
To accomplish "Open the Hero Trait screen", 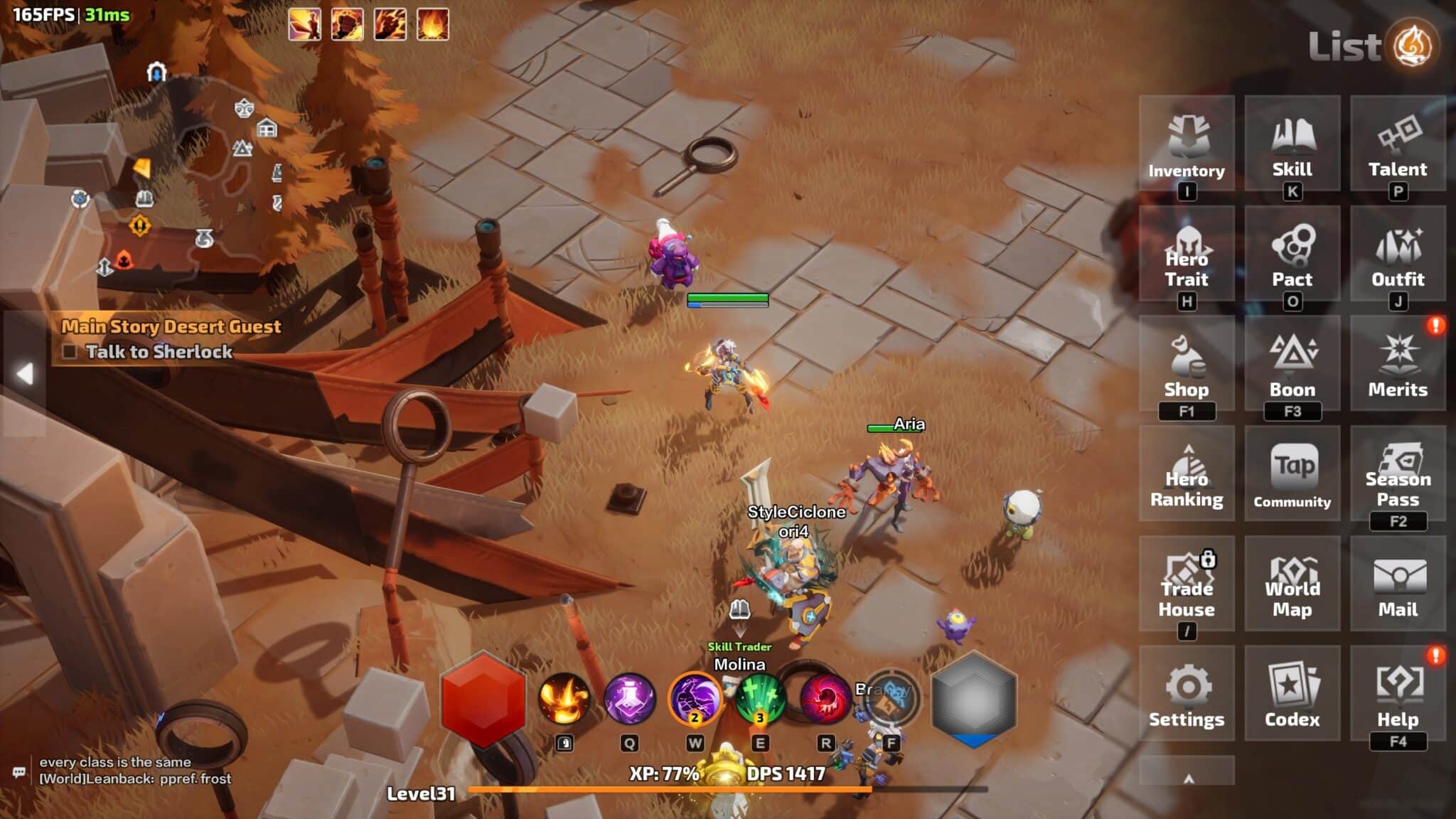I will click(1187, 255).
